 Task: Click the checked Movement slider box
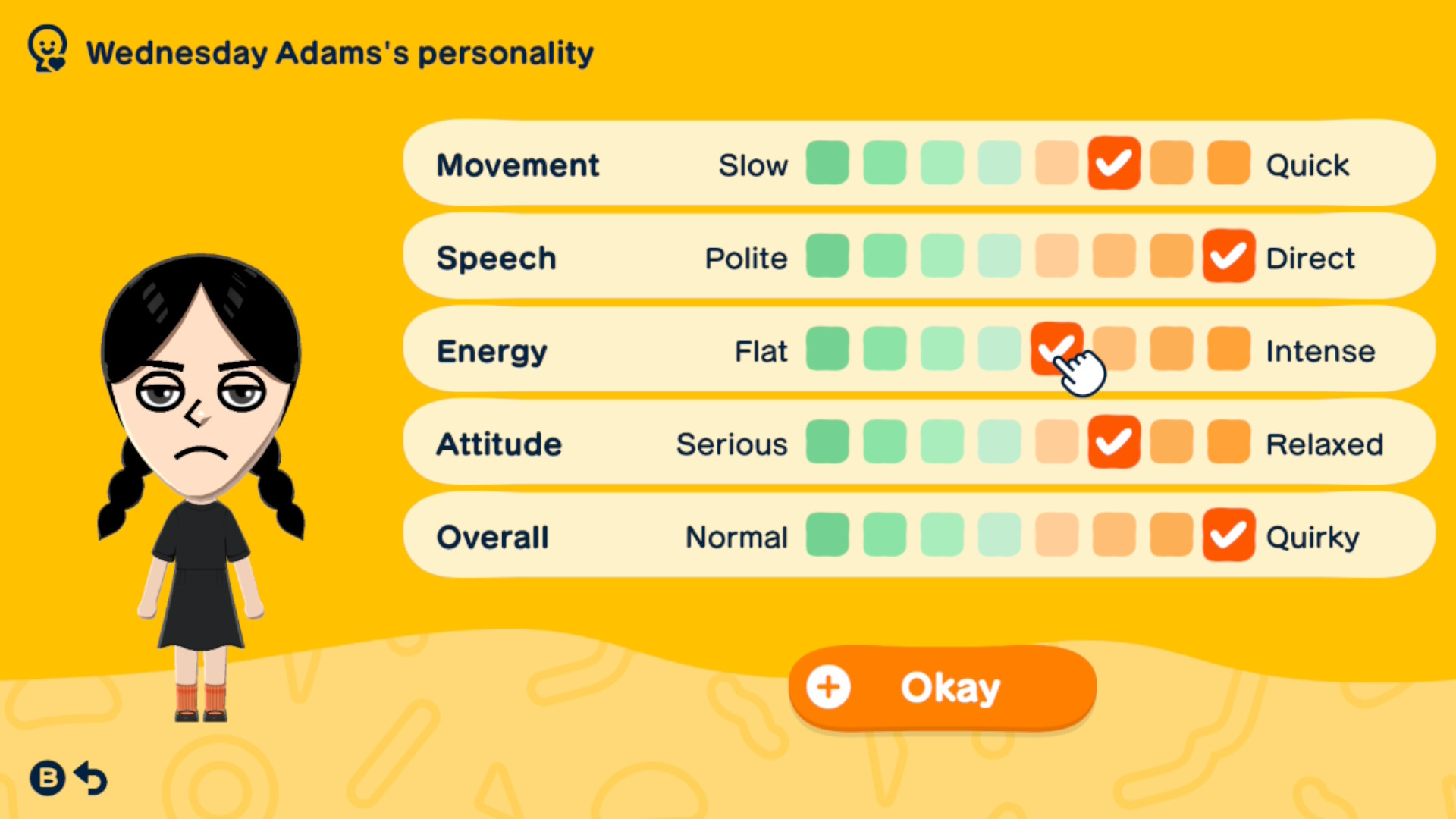[x=1113, y=162]
